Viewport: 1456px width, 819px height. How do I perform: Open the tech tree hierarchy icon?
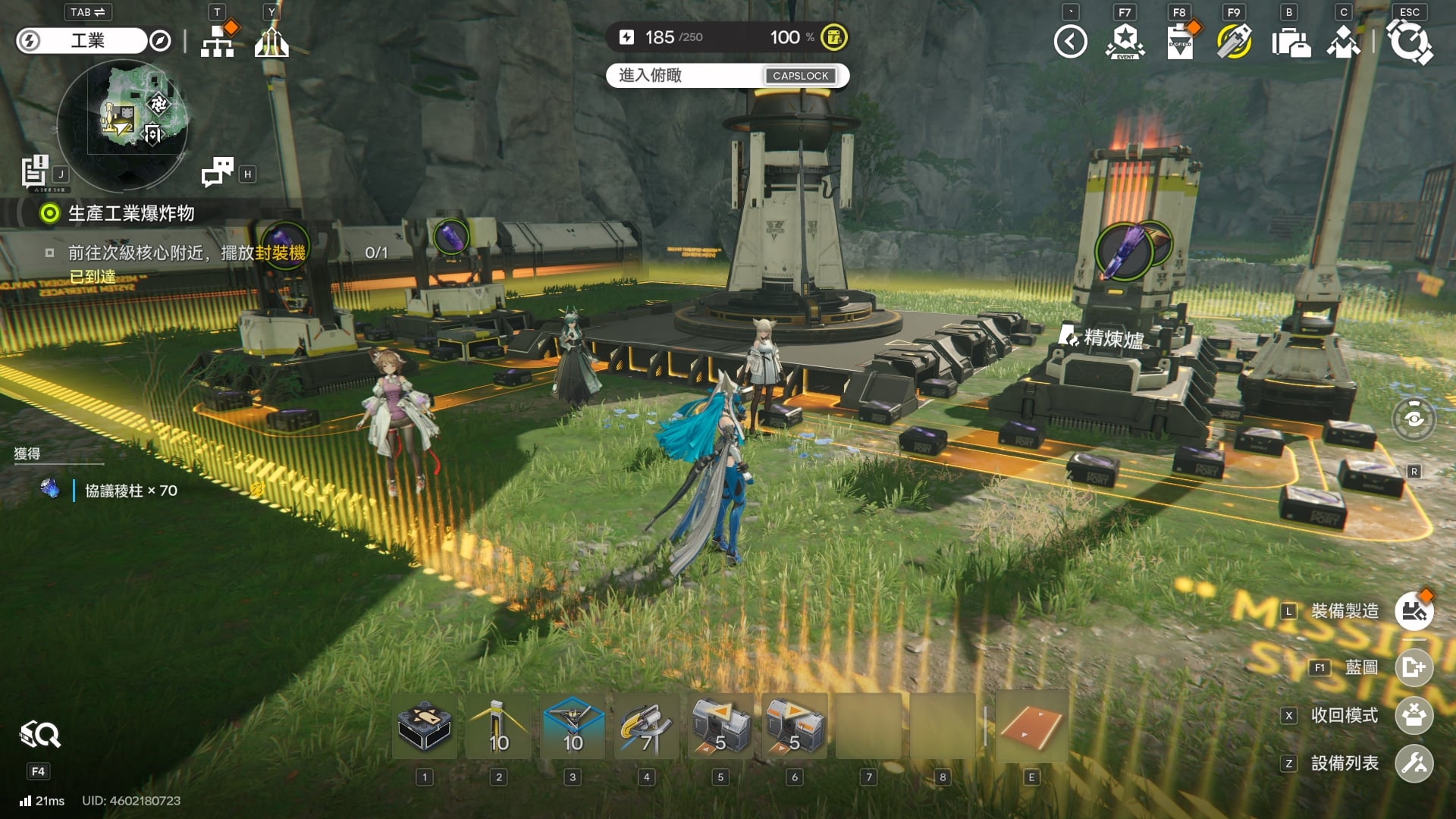click(218, 42)
